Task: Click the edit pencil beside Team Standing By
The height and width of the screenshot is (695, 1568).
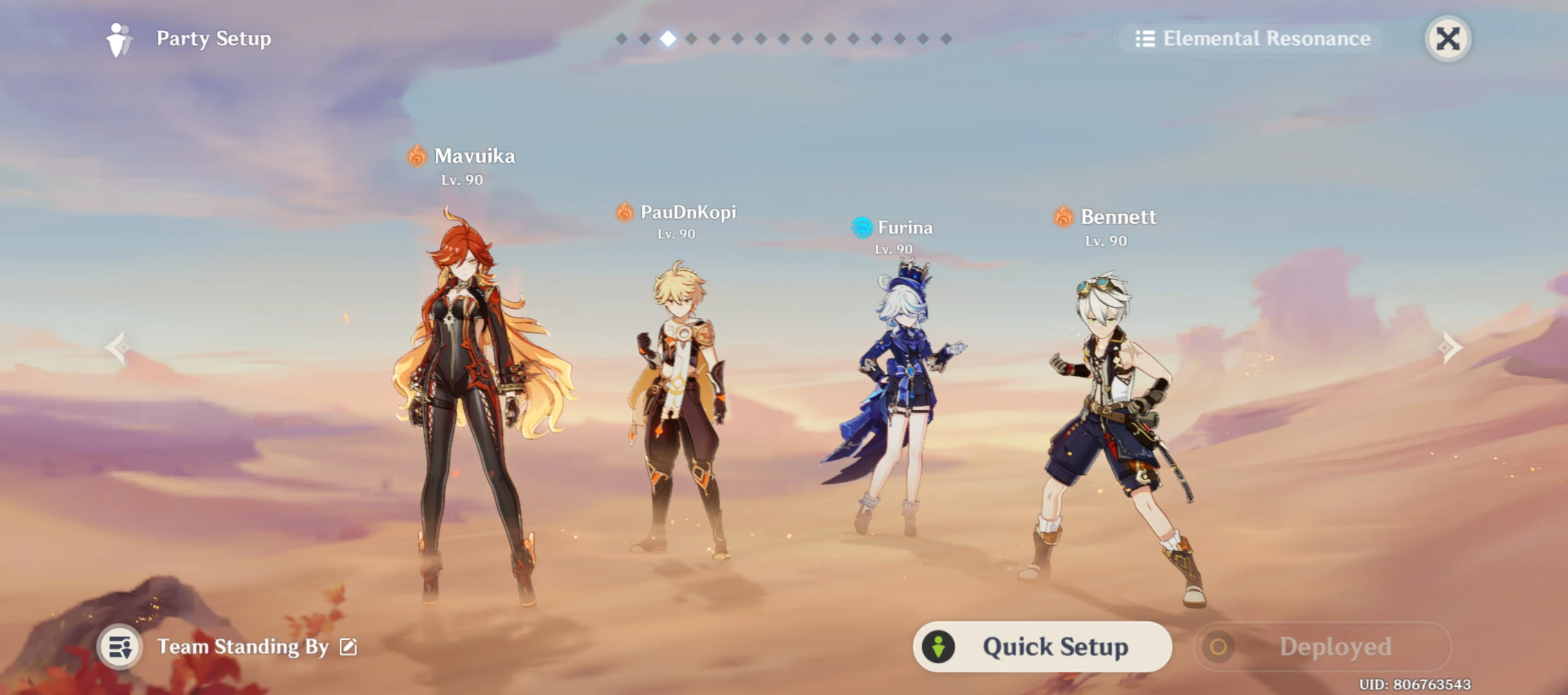Action: click(348, 647)
